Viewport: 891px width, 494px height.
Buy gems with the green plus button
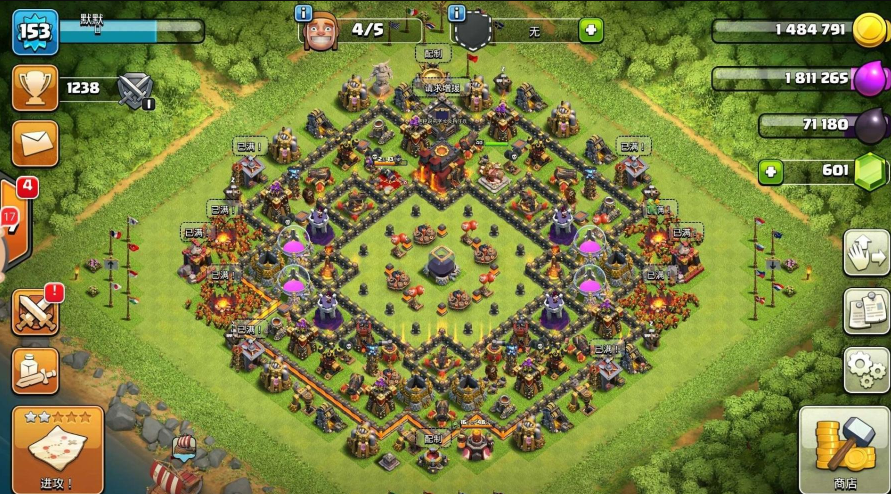770,172
